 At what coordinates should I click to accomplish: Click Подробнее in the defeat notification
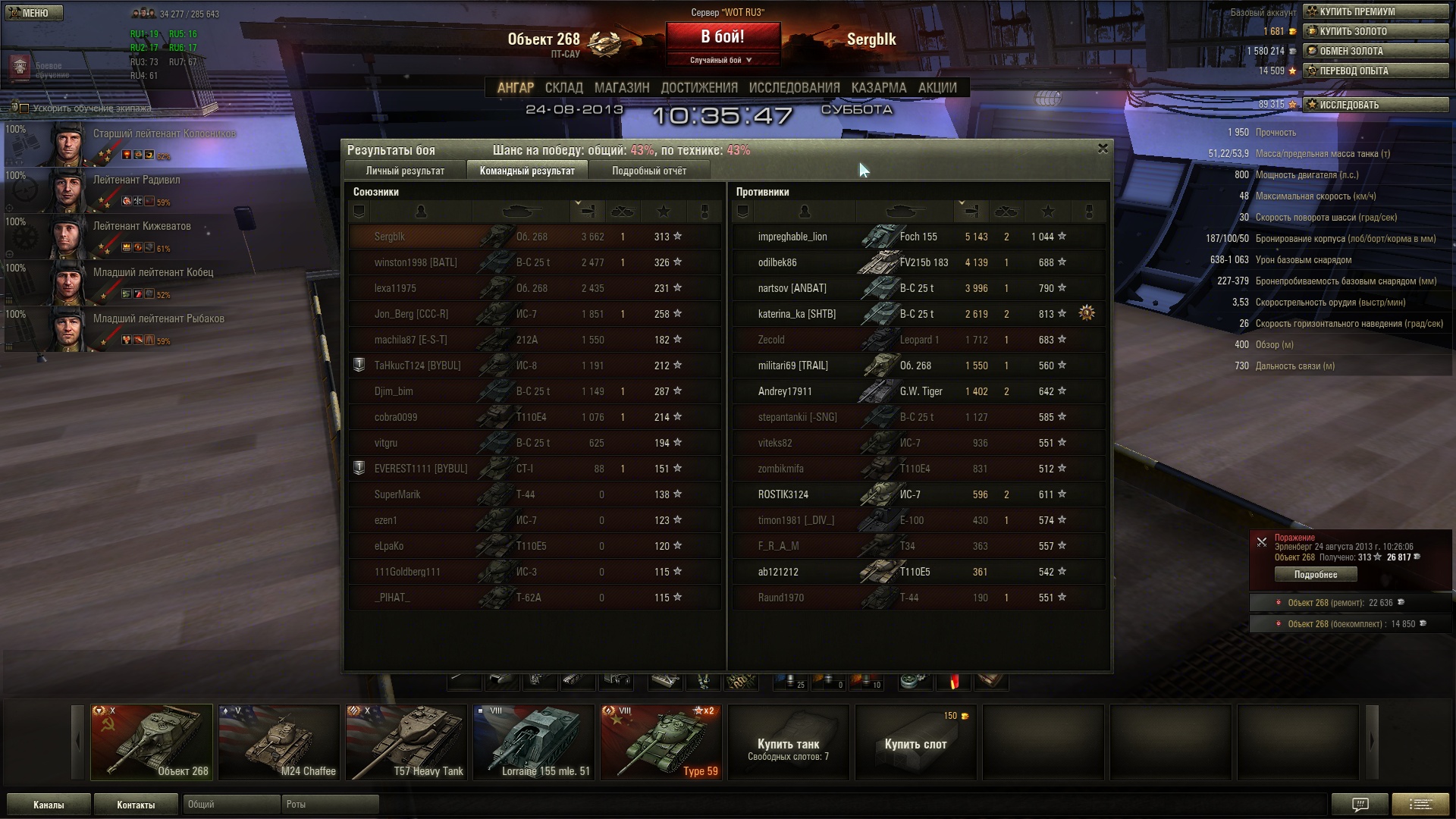click(1315, 575)
